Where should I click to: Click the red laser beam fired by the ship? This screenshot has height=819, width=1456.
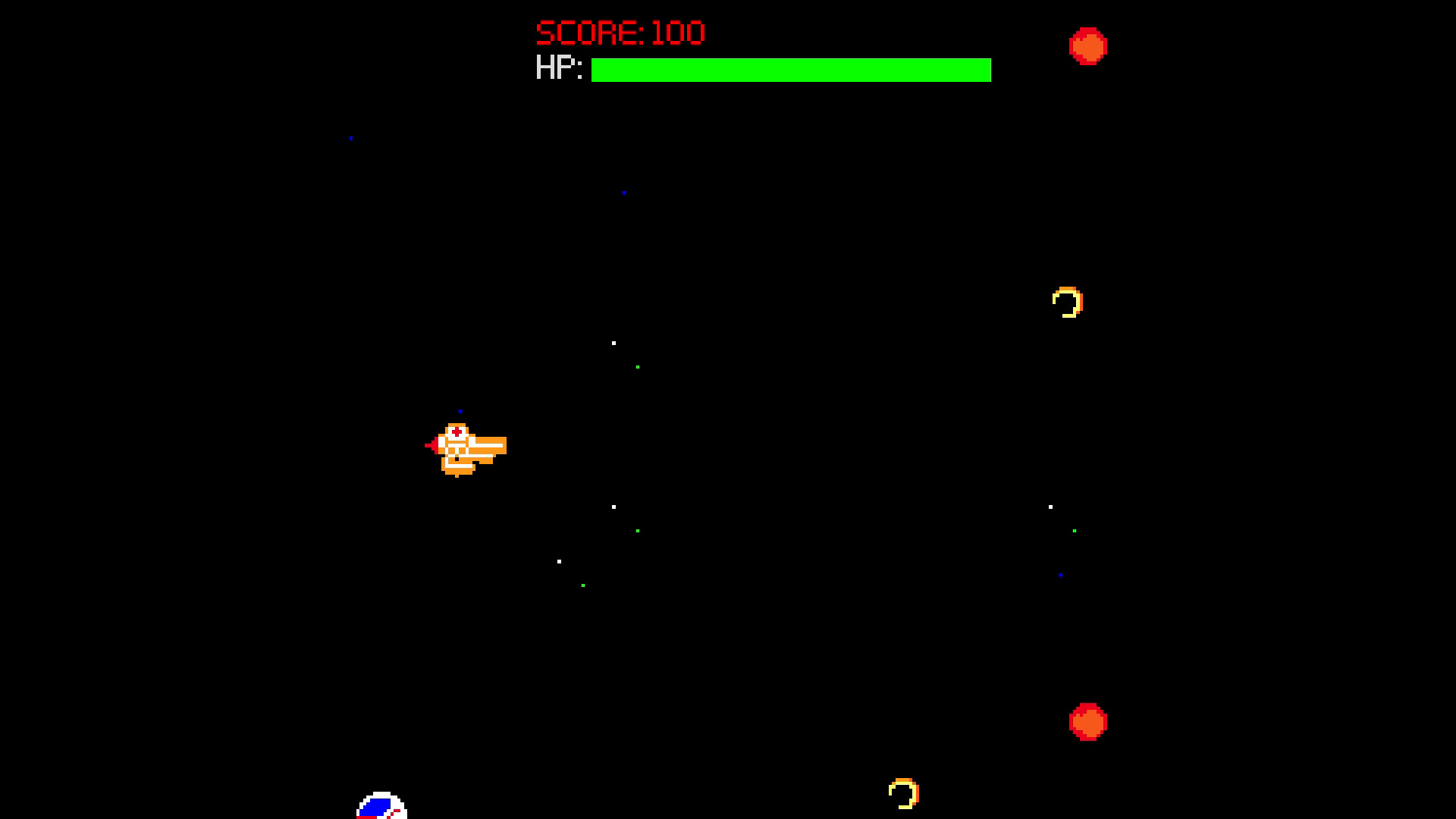pyautogui.click(x=429, y=445)
